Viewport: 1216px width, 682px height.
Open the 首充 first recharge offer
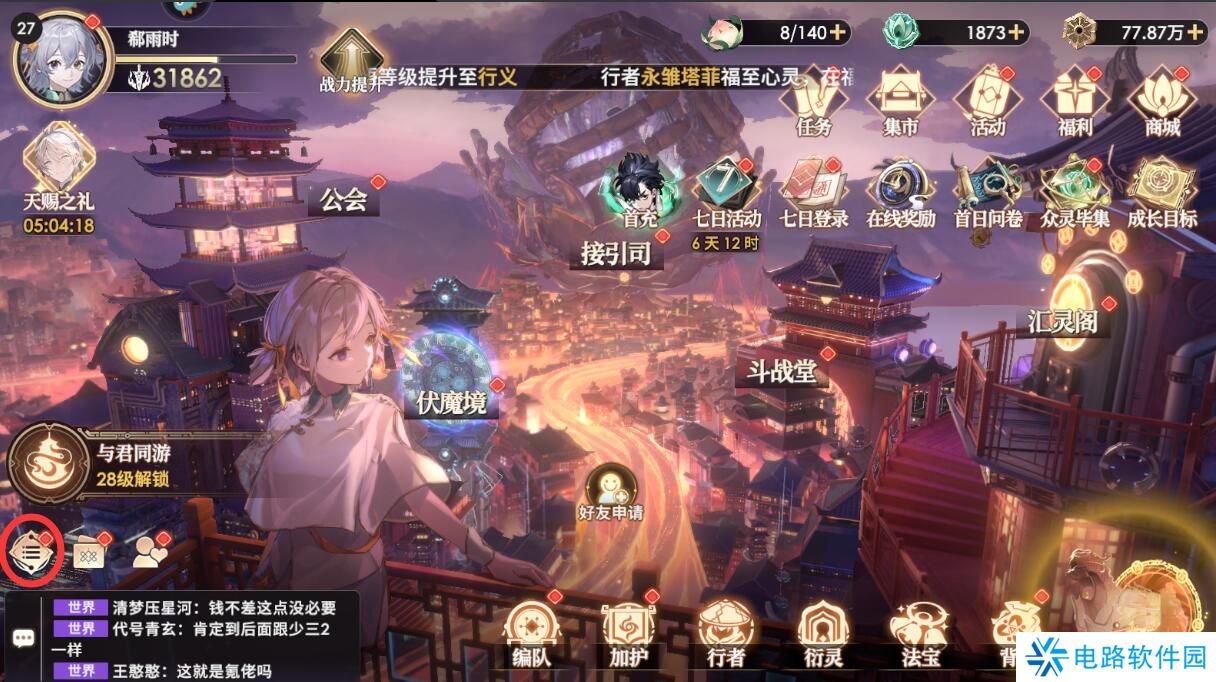pyautogui.click(x=639, y=190)
